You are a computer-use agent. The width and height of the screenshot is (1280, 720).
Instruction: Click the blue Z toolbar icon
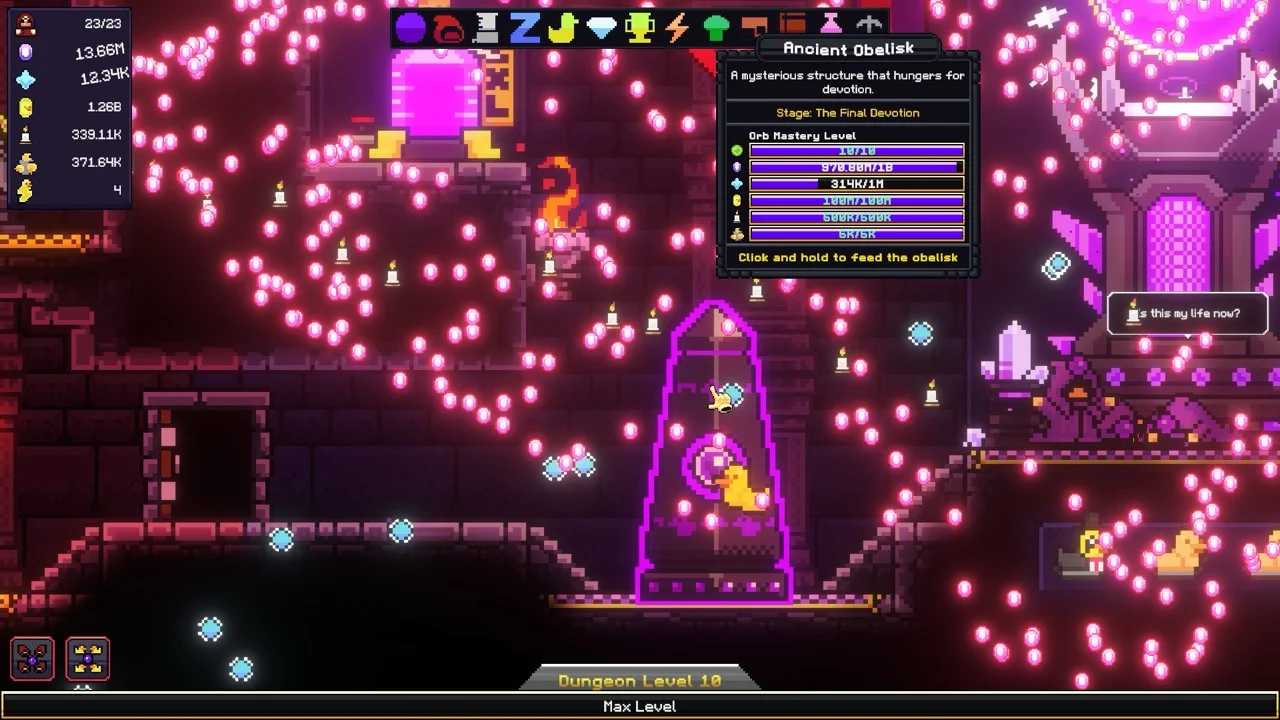[524, 28]
